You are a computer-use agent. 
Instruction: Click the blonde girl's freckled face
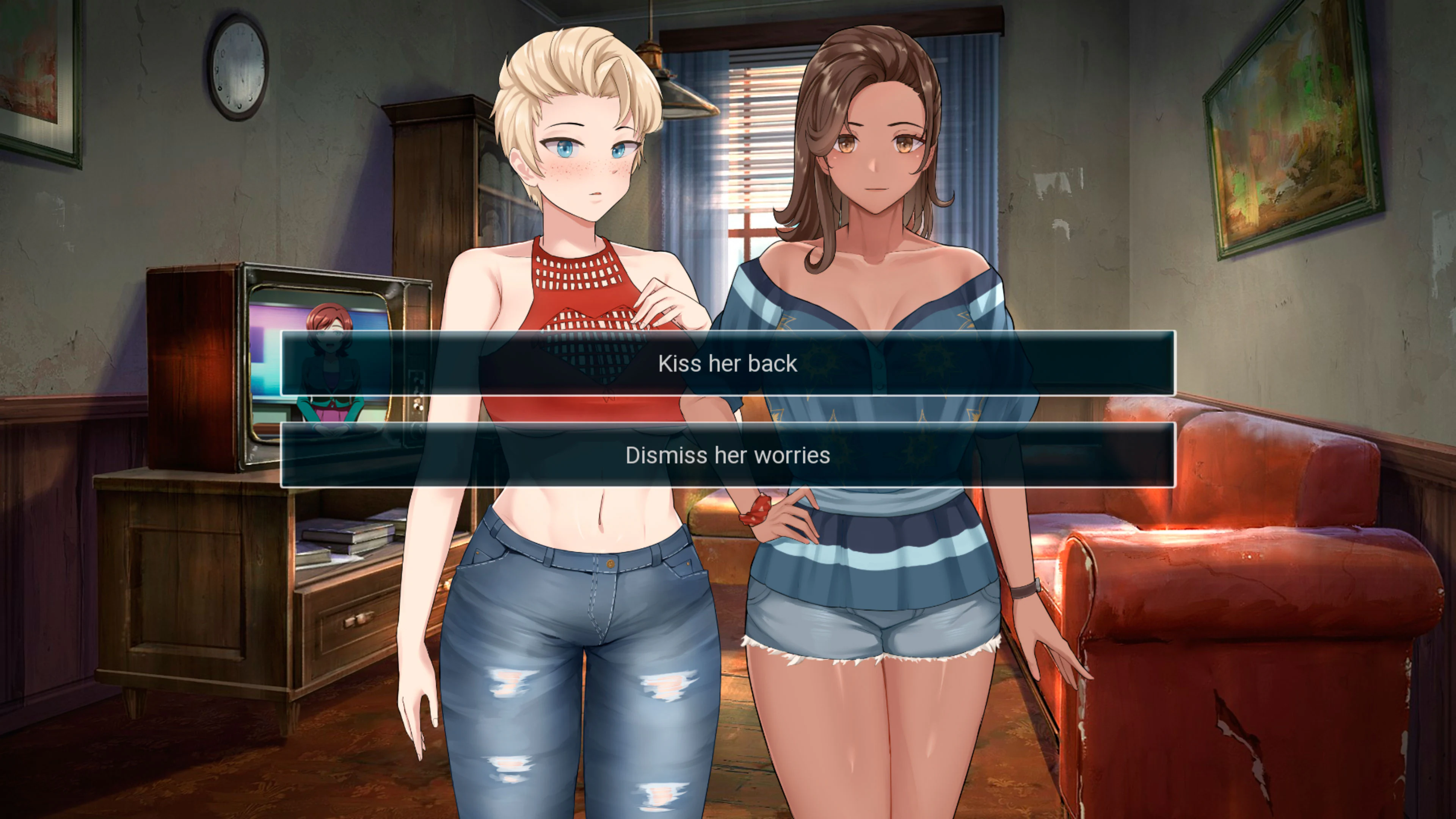(x=588, y=164)
